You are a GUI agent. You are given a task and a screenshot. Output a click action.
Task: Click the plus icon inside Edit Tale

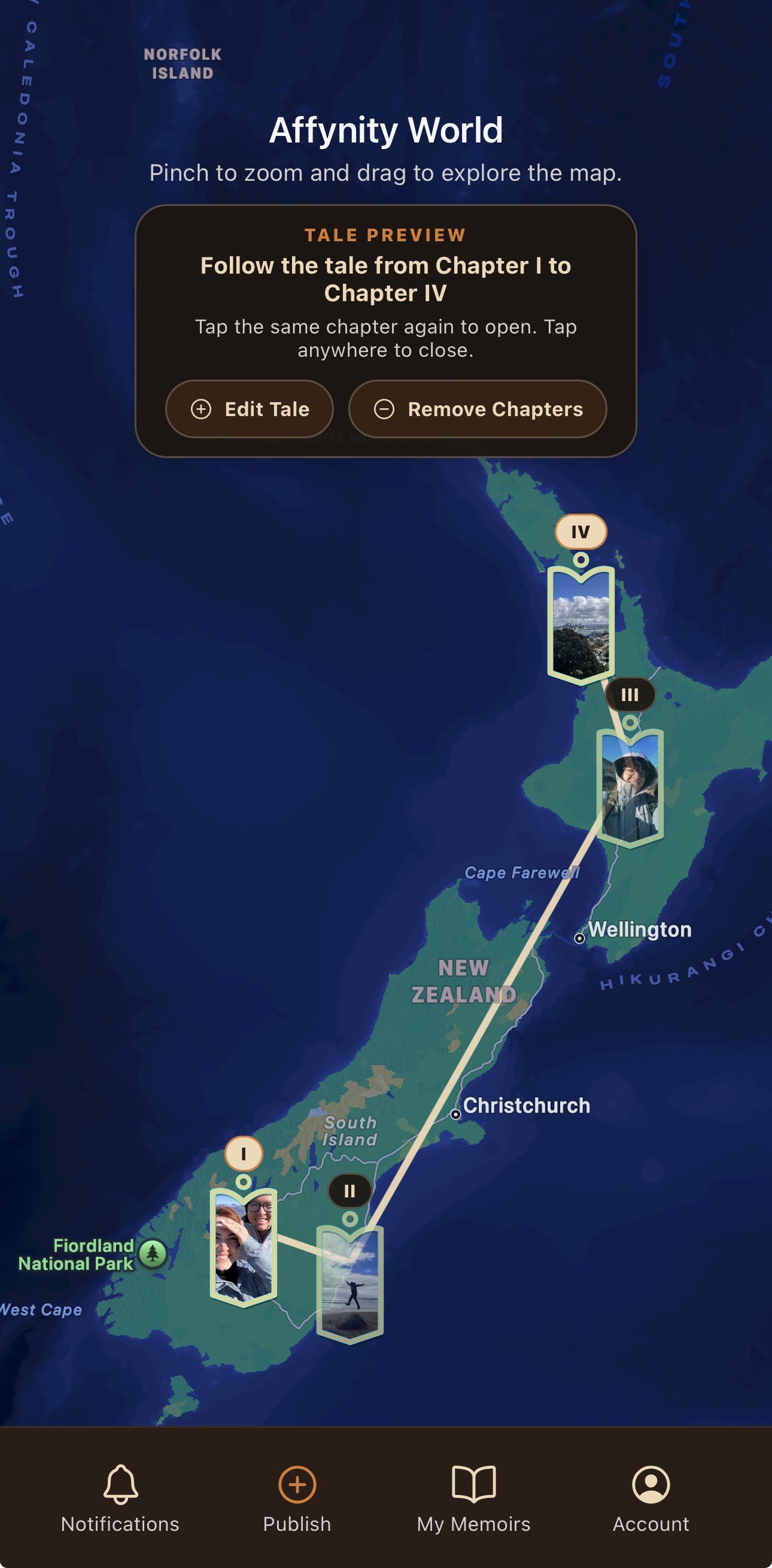(201, 409)
